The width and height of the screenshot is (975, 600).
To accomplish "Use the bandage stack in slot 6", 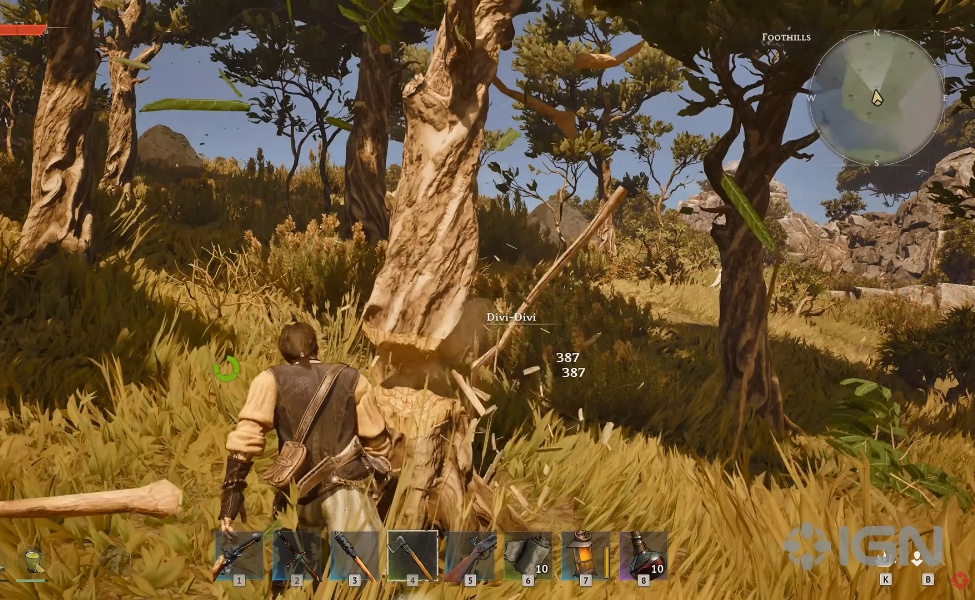I will click(527, 556).
